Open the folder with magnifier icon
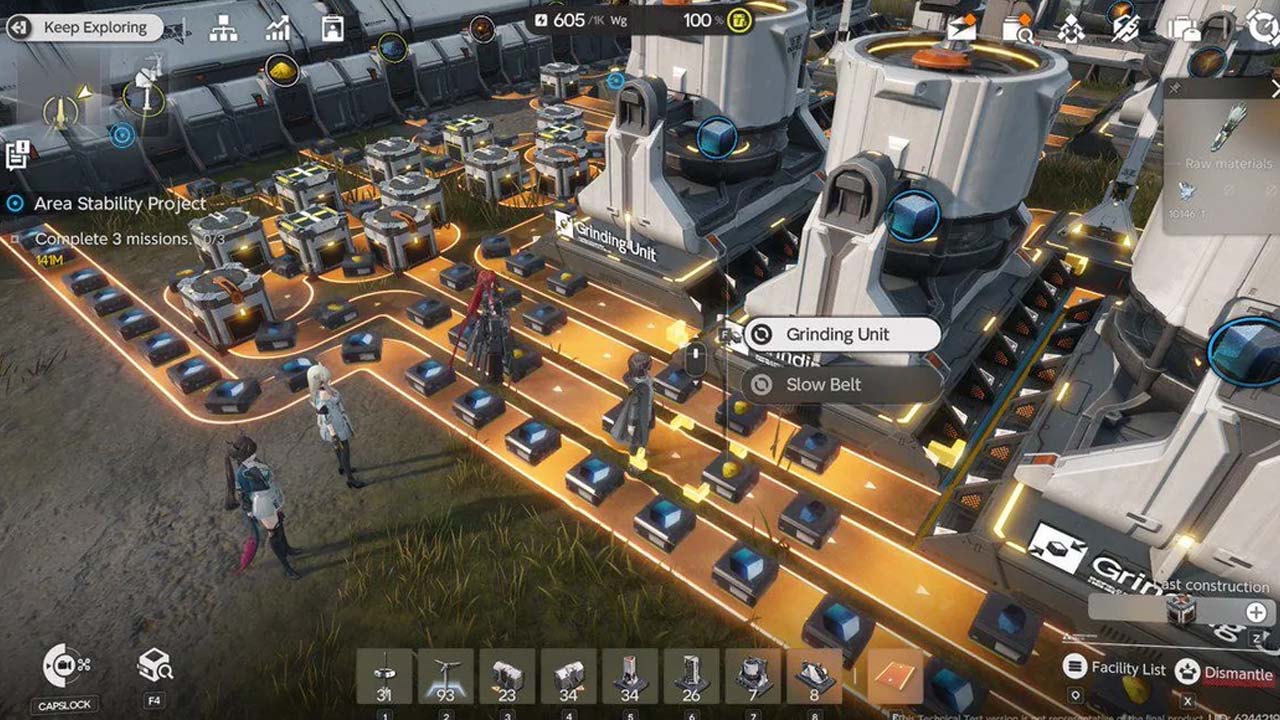Image resolution: width=1280 pixels, height=720 pixels. pos(1016,30)
